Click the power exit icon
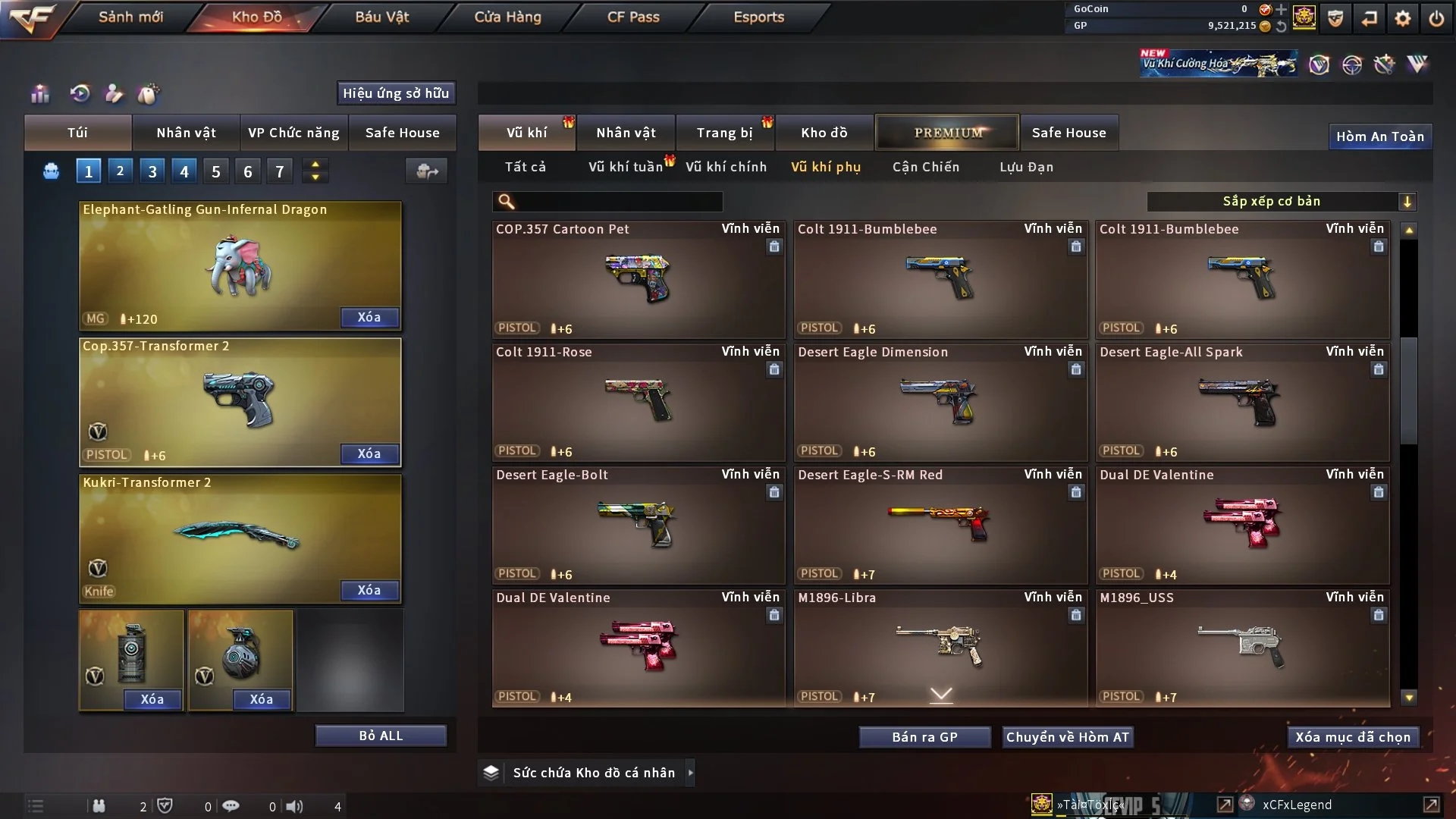Image resolution: width=1456 pixels, height=819 pixels. coord(1436,18)
